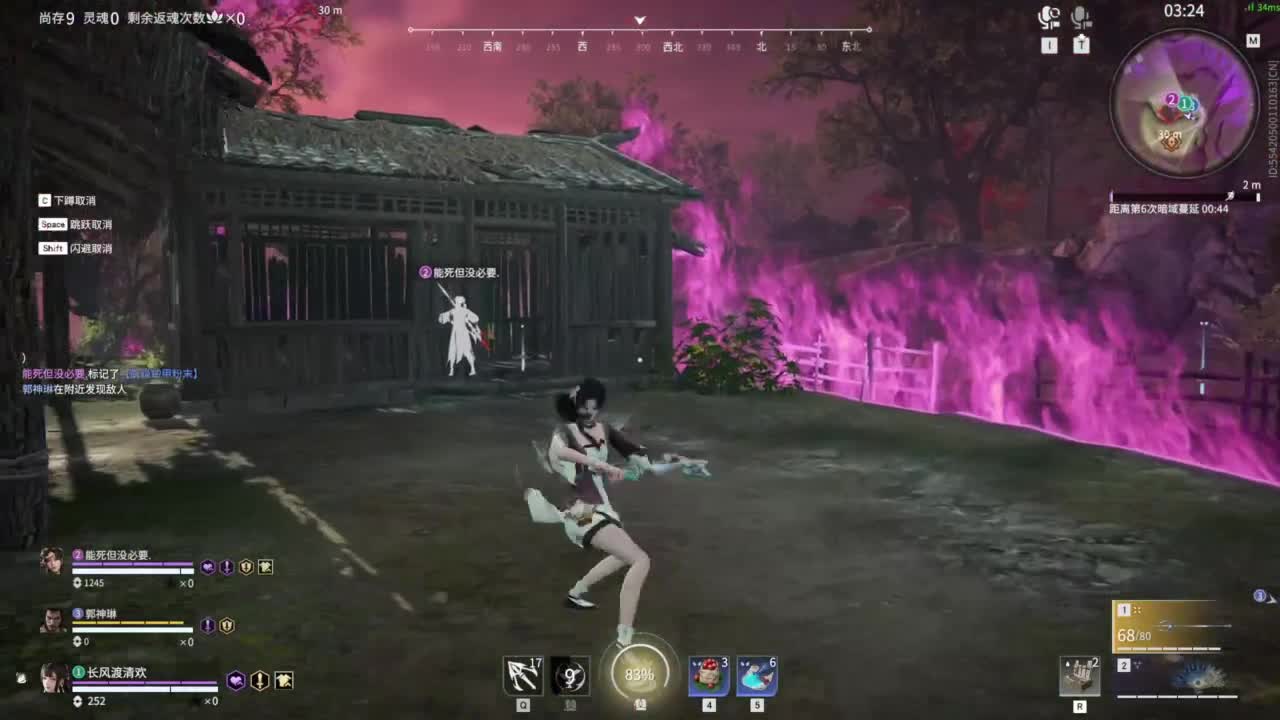Expand the full map via the M button

click(x=1254, y=42)
